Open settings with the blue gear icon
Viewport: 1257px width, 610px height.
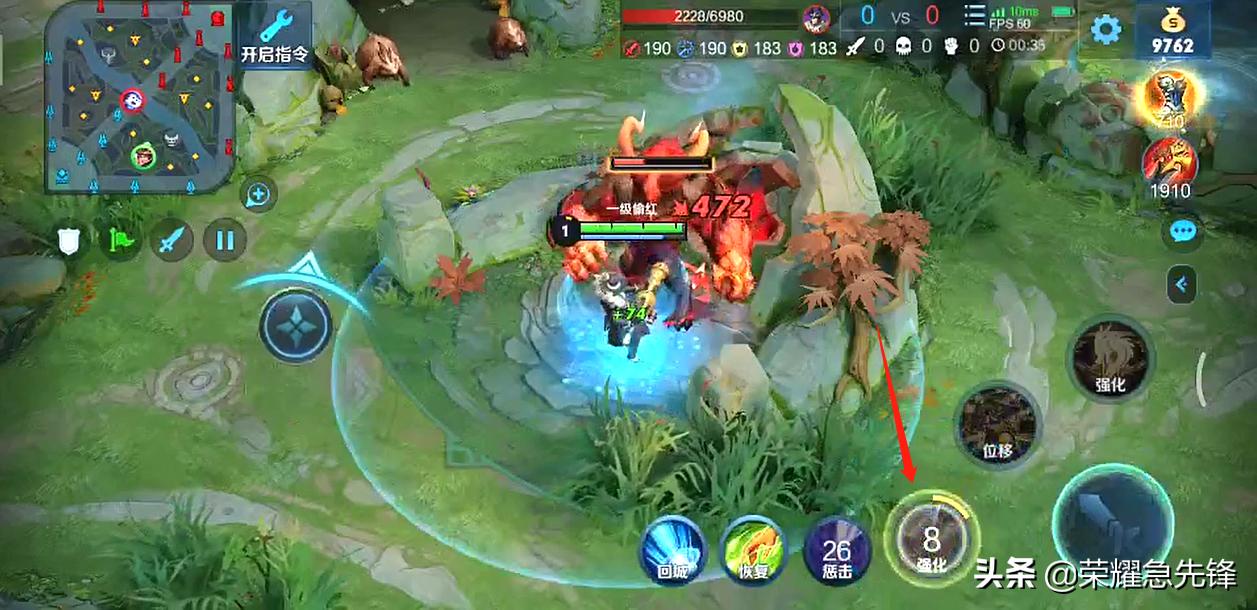click(1105, 29)
